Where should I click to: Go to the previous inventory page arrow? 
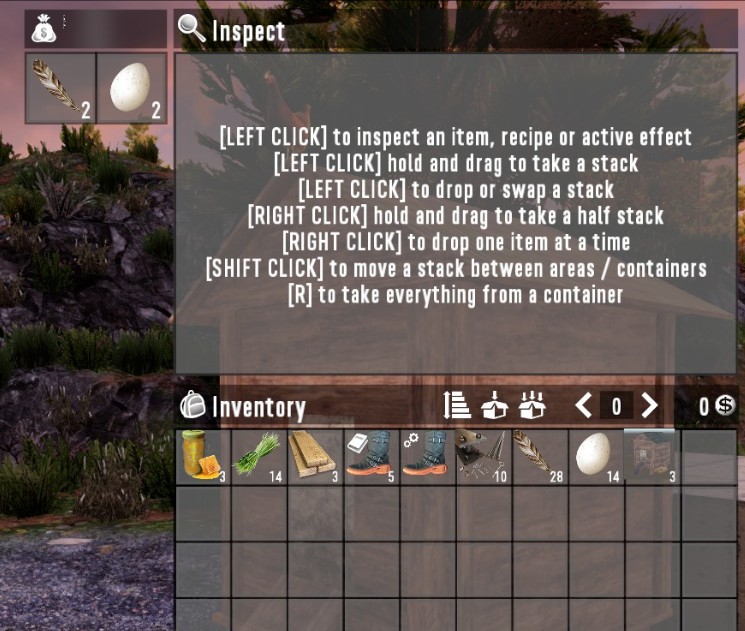tap(584, 405)
